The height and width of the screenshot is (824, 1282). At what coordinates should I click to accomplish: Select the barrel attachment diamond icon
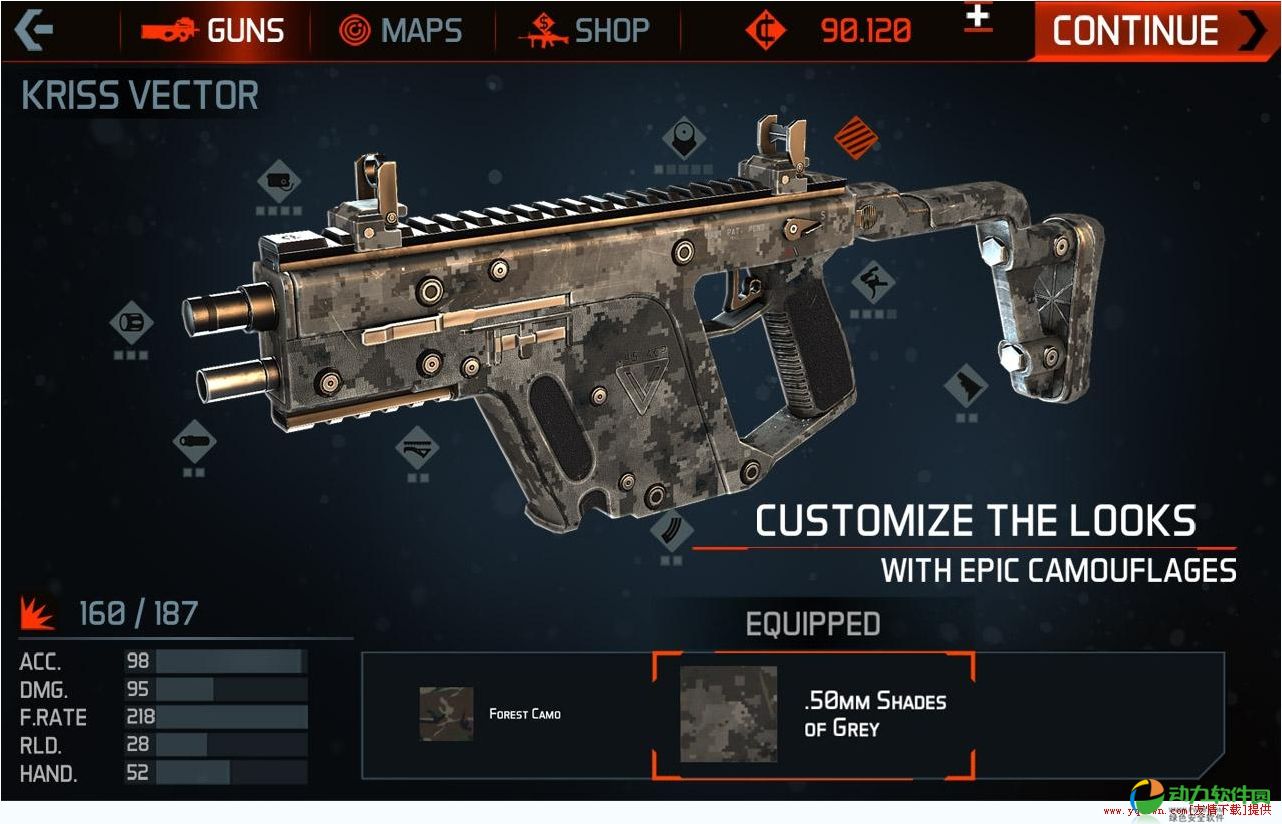pyautogui.click(x=131, y=322)
